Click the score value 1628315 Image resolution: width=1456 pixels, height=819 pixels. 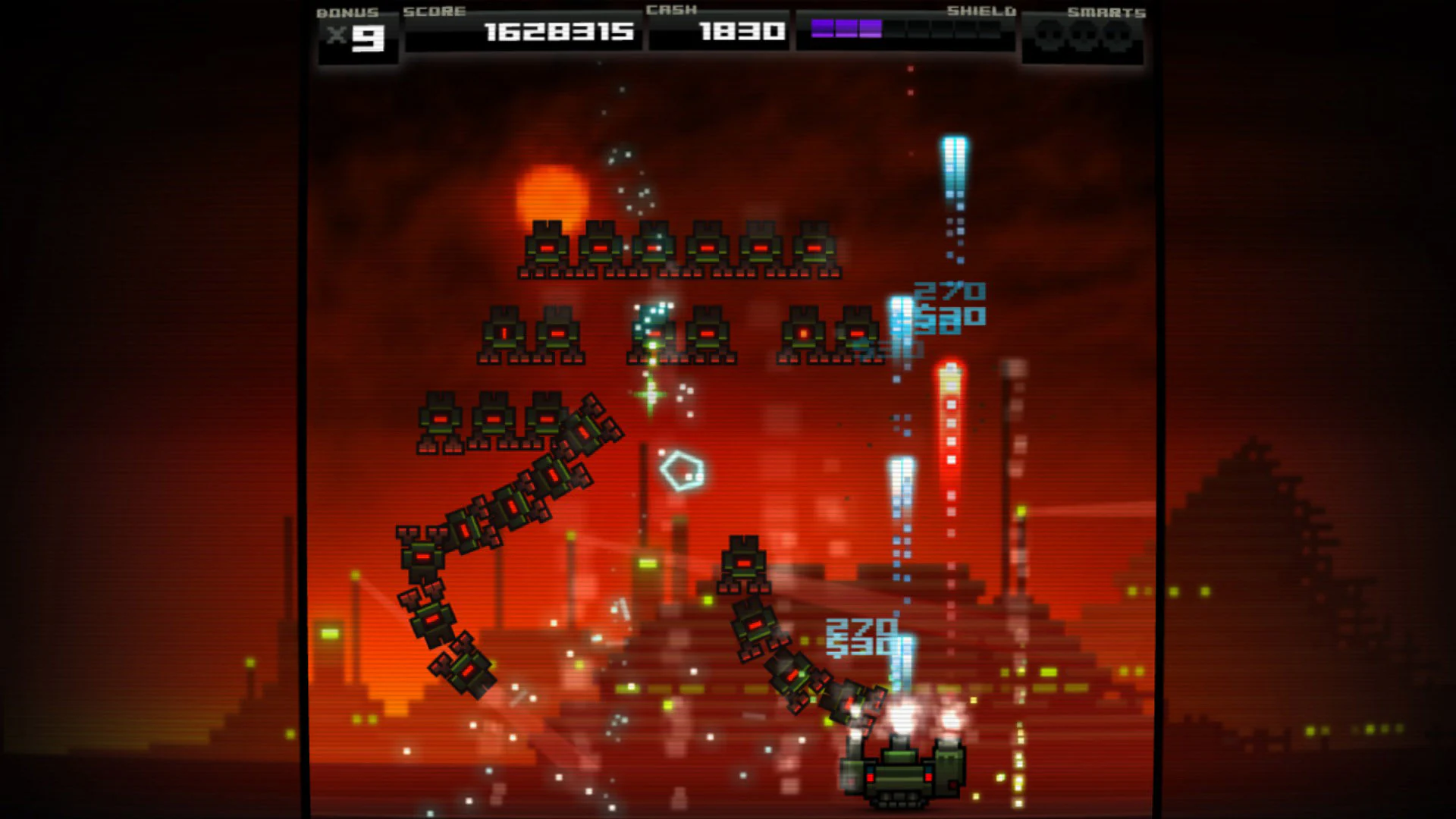click(558, 33)
